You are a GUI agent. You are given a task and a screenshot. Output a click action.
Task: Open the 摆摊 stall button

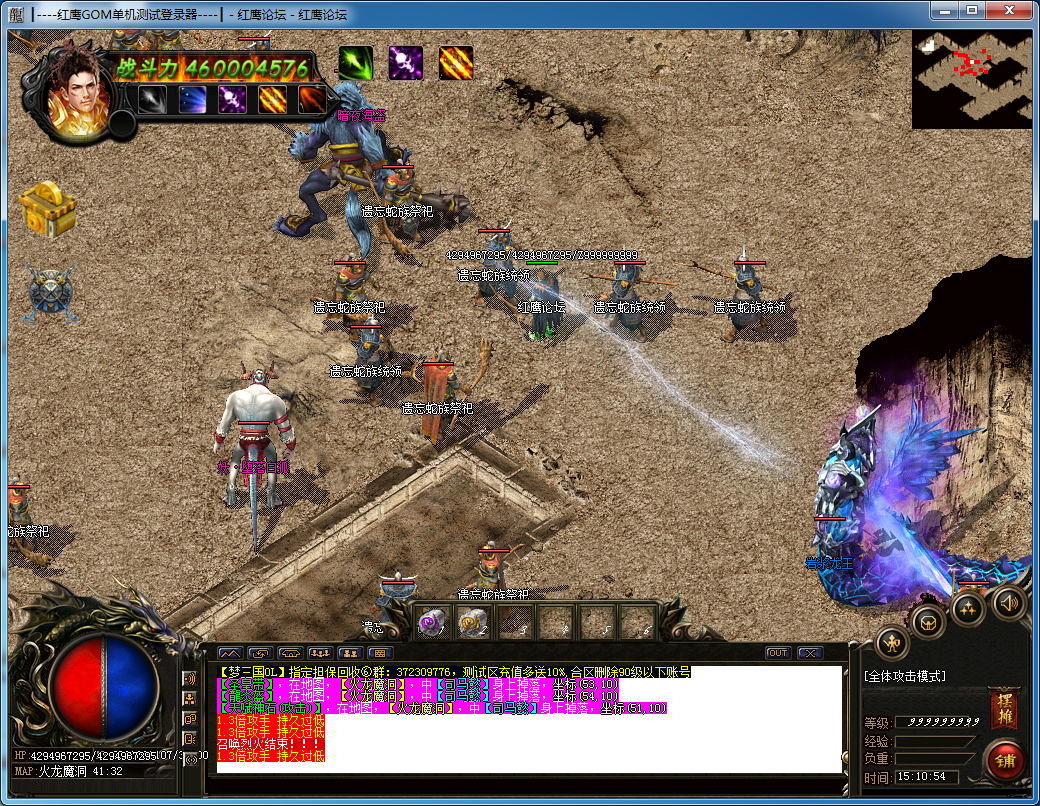[x=1003, y=708]
